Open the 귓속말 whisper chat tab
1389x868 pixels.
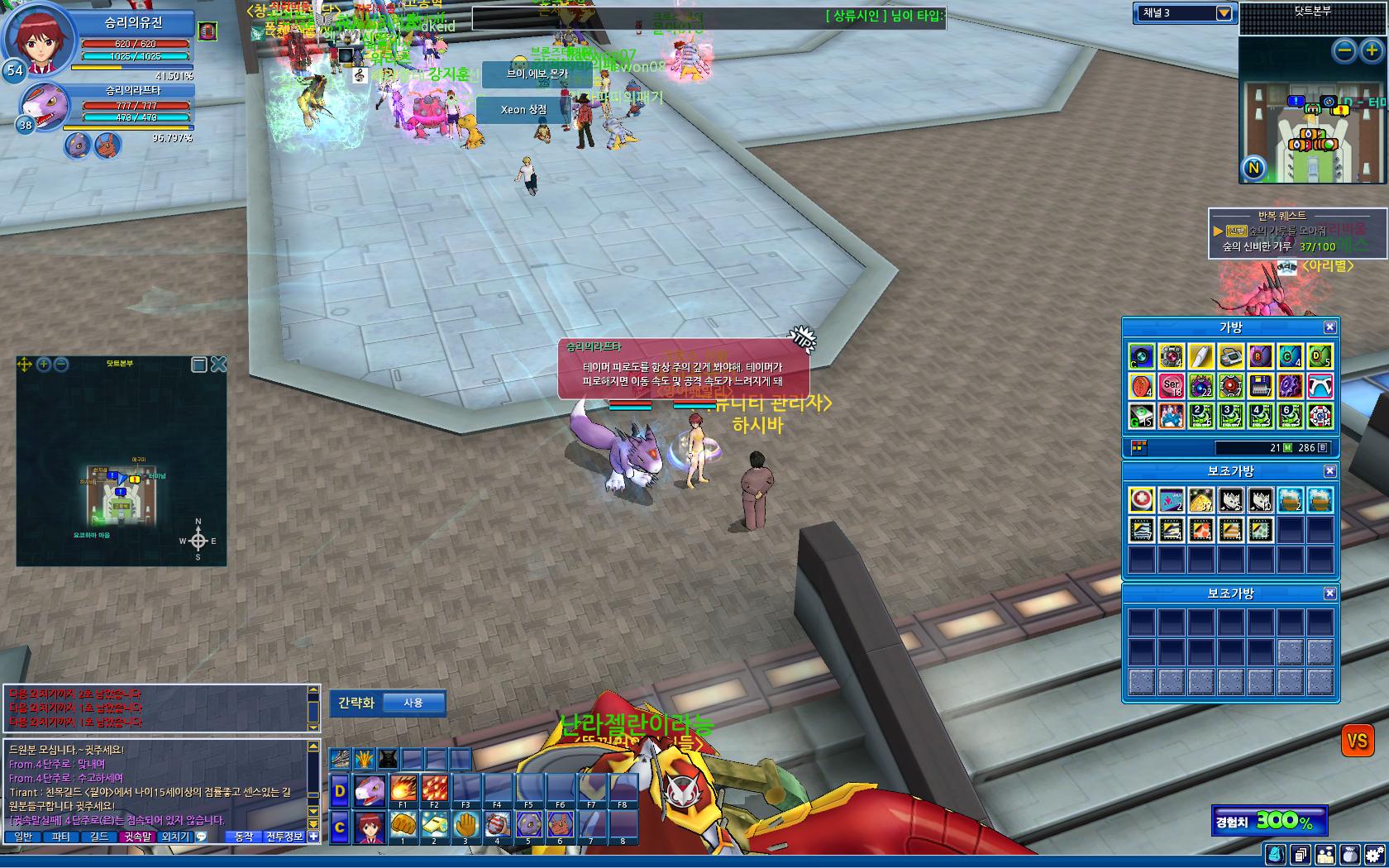click(x=138, y=837)
